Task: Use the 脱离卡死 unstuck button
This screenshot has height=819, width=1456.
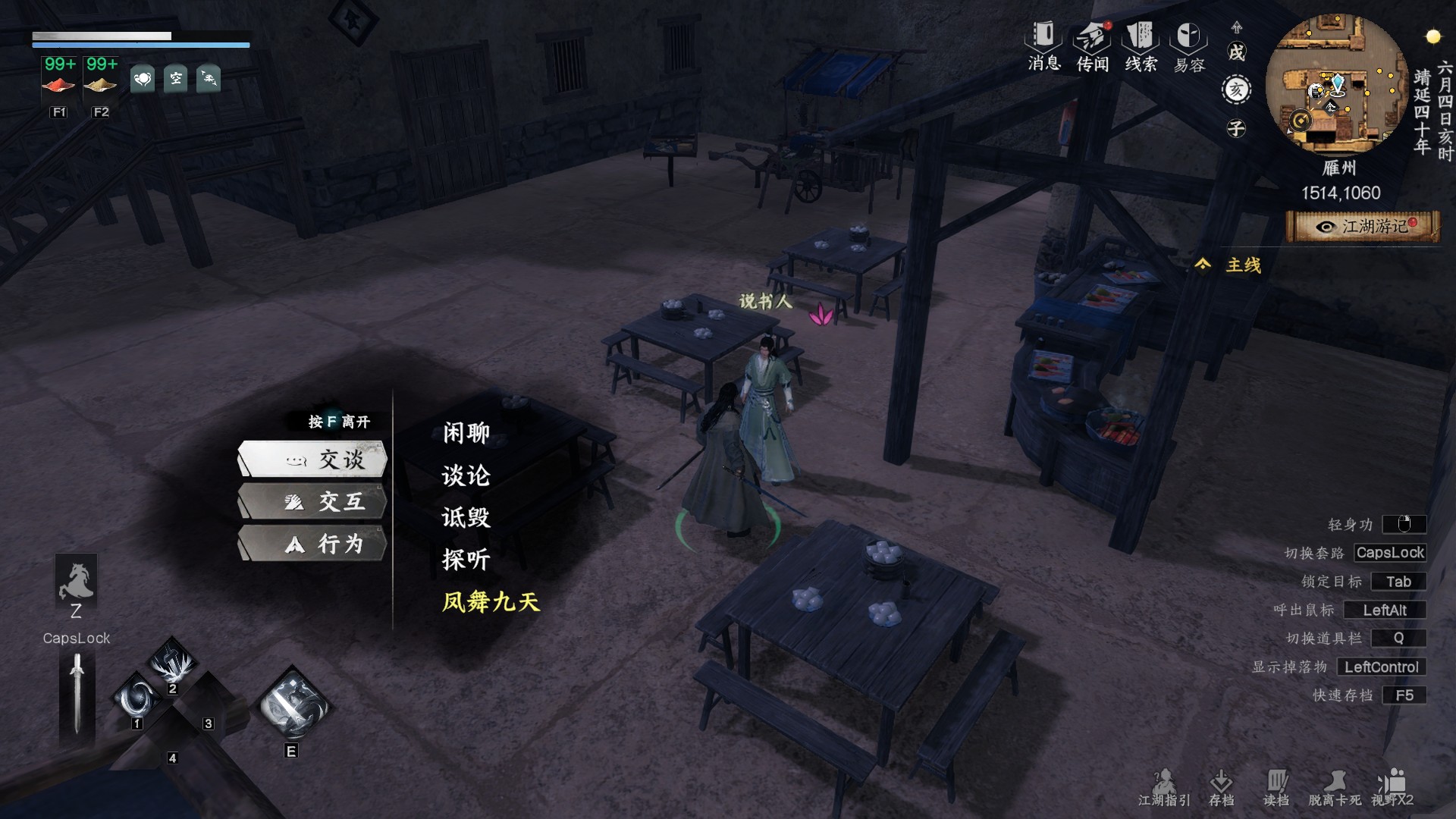Action: click(x=1334, y=787)
